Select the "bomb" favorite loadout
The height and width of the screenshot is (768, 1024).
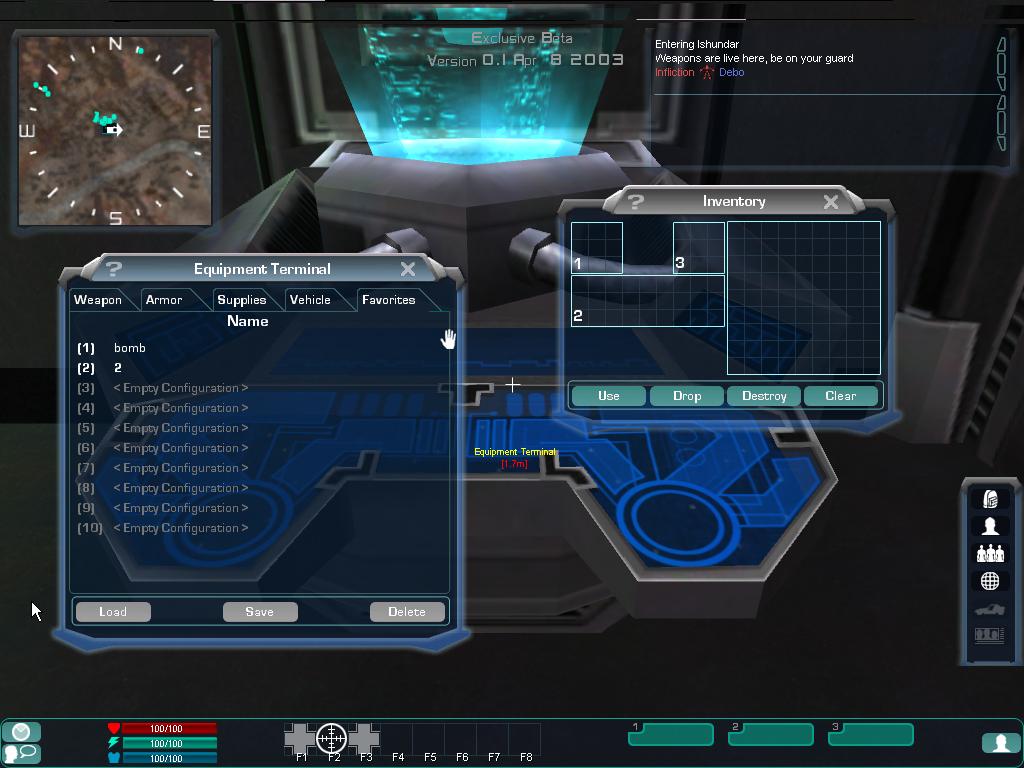pos(130,348)
